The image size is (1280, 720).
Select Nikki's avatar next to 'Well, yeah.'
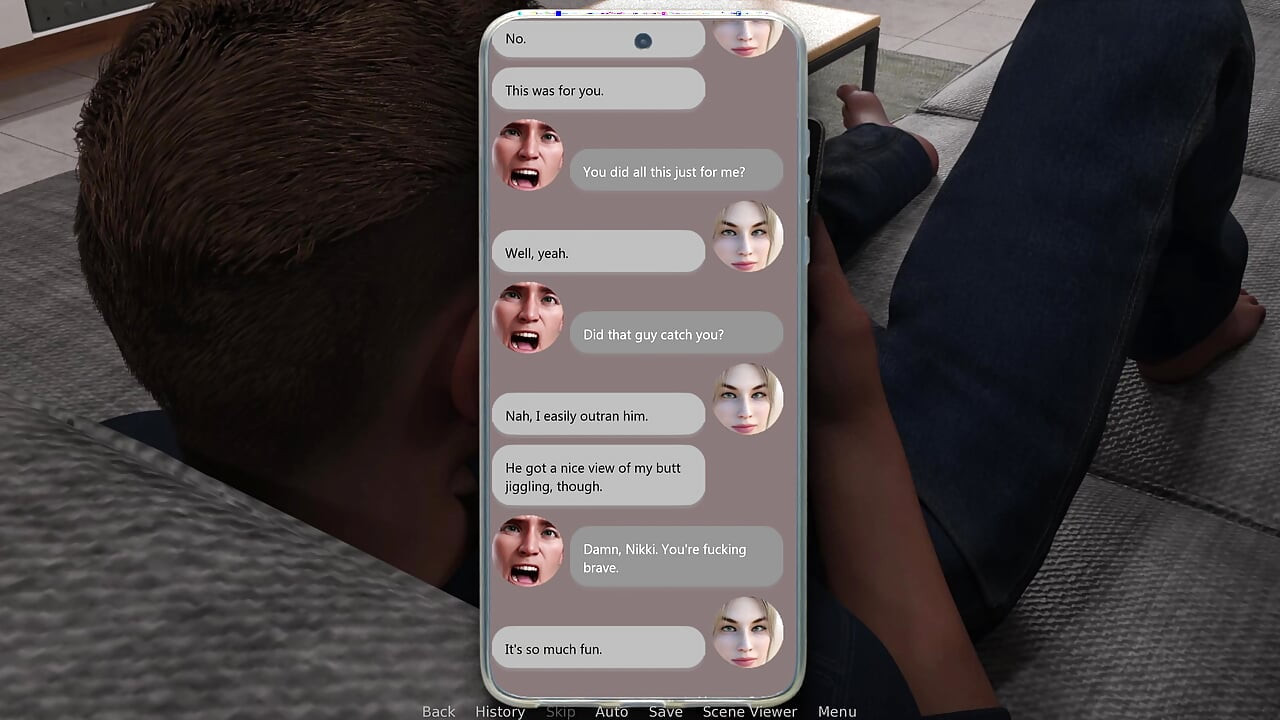748,238
